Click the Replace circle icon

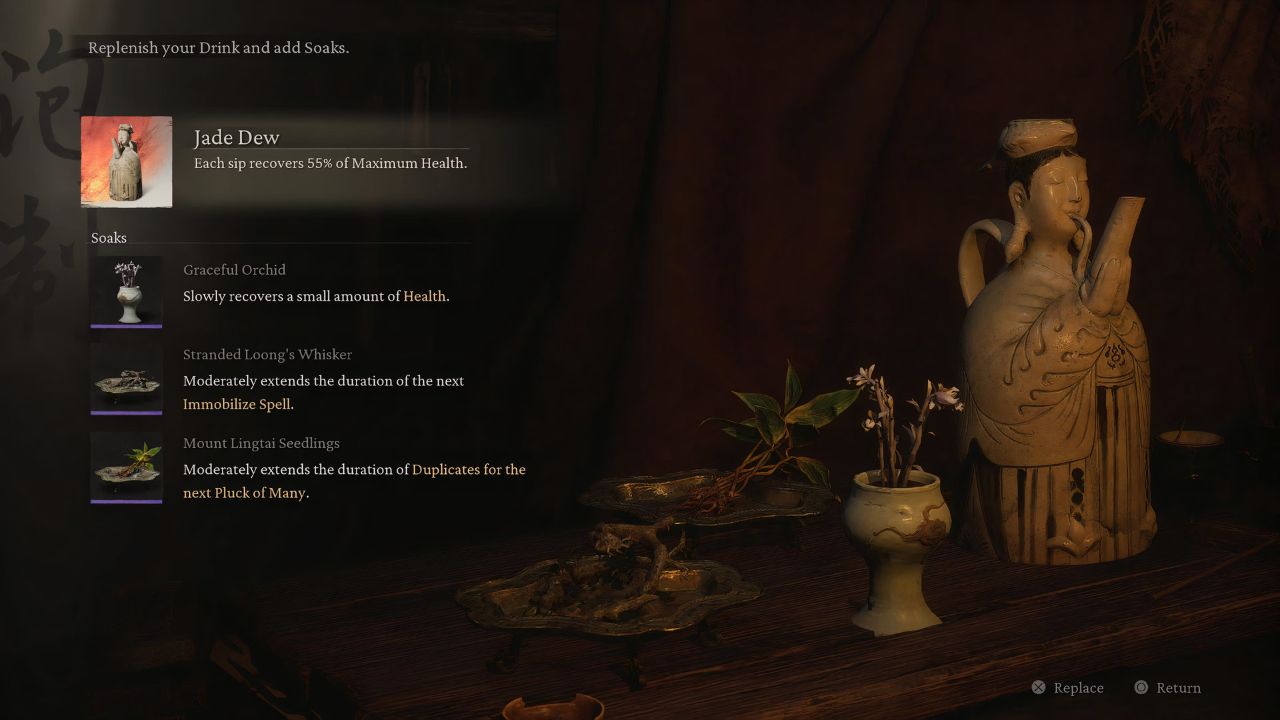tap(1039, 688)
